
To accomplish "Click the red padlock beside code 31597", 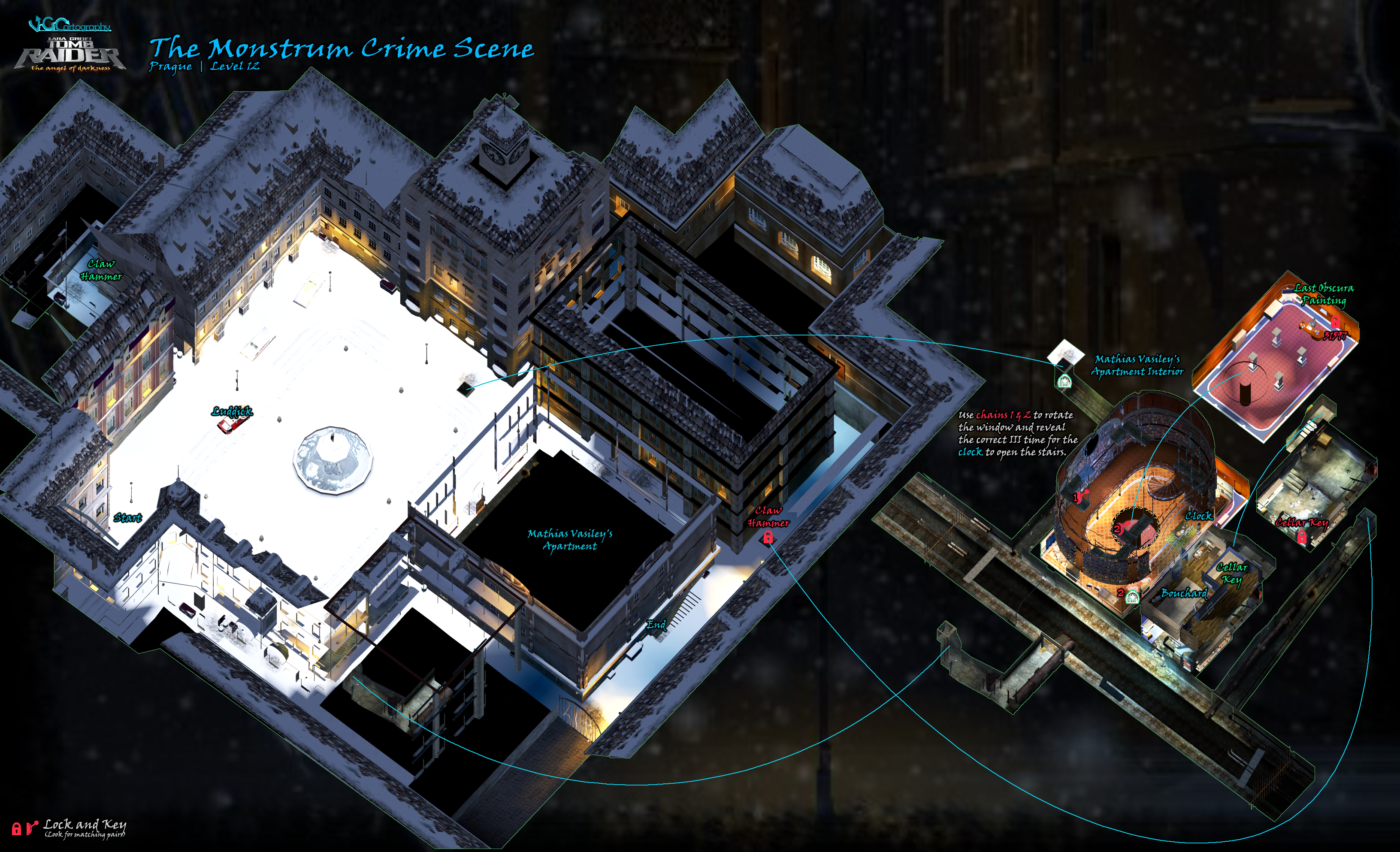I will (1335, 323).
